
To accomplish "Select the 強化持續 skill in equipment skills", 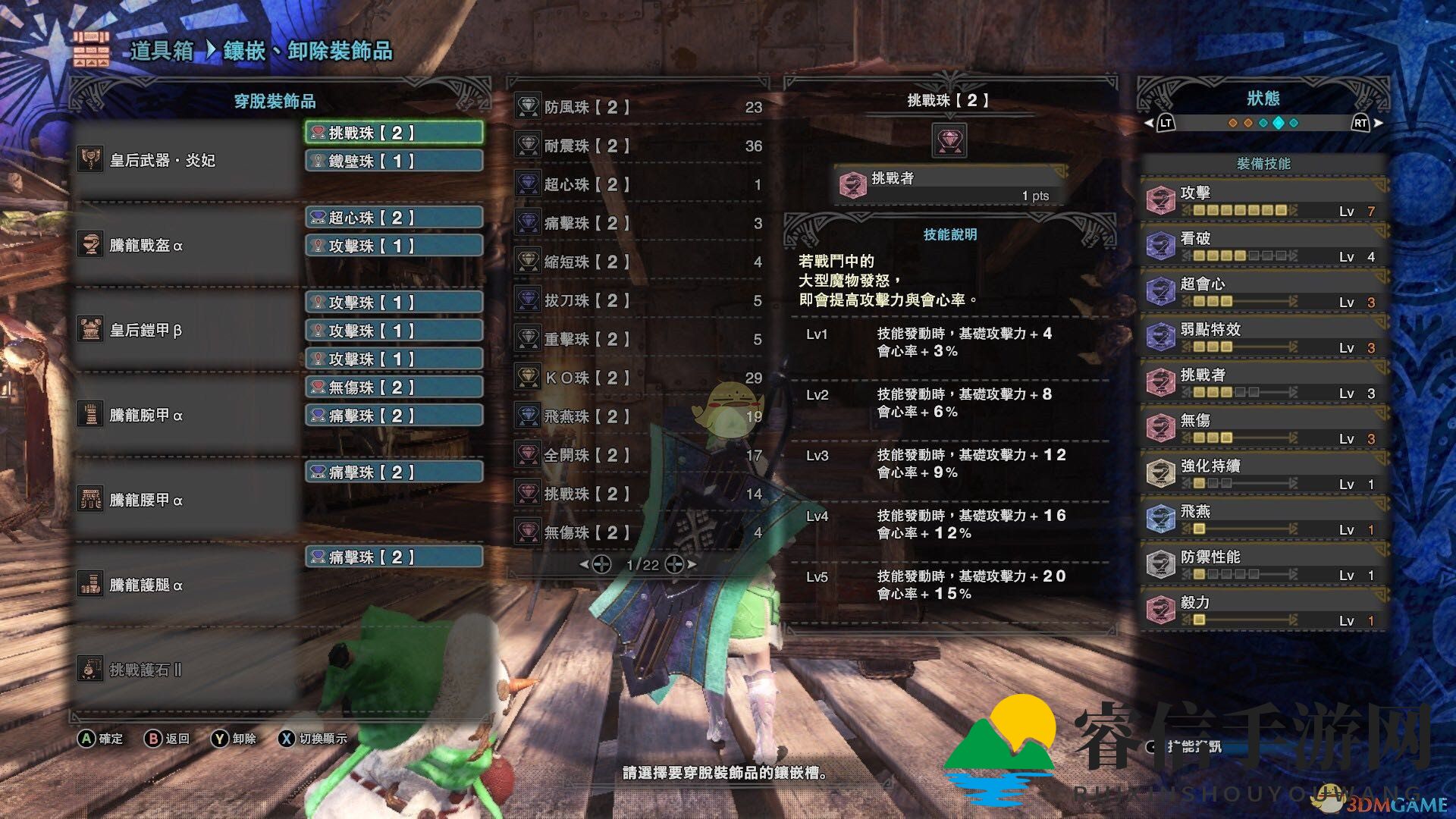I will [x=1263, y=473].
